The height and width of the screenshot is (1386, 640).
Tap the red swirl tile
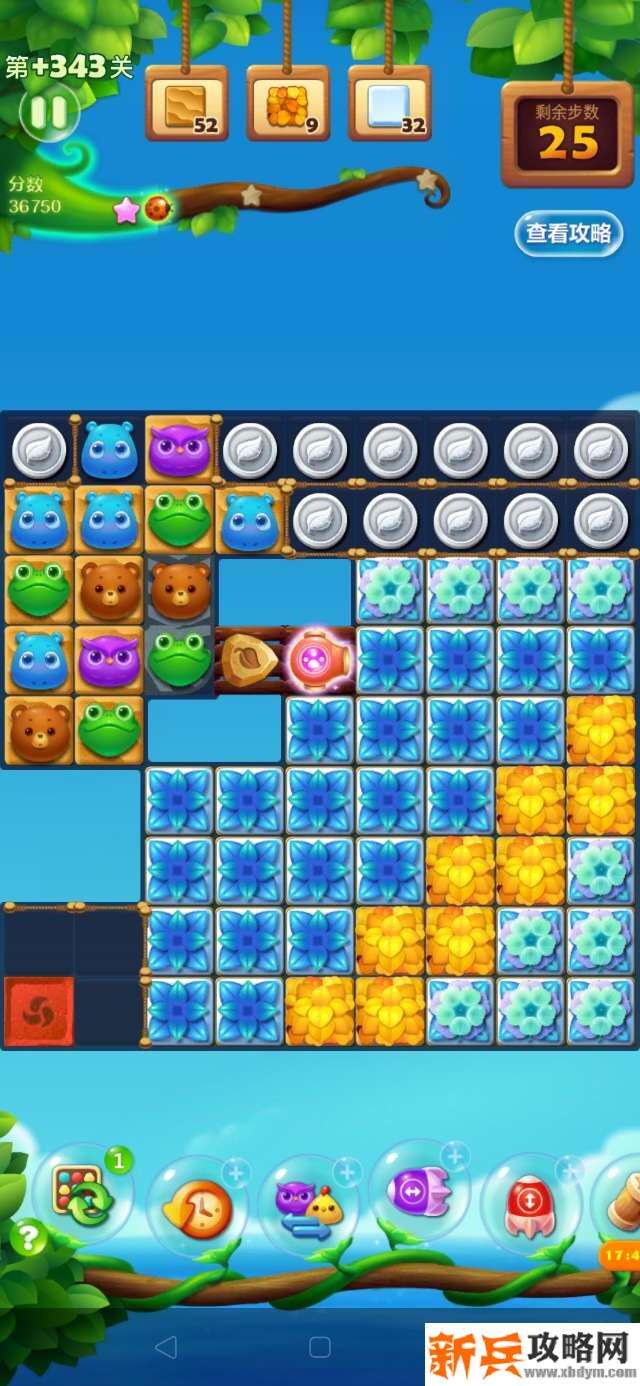tap(39, 1012)
